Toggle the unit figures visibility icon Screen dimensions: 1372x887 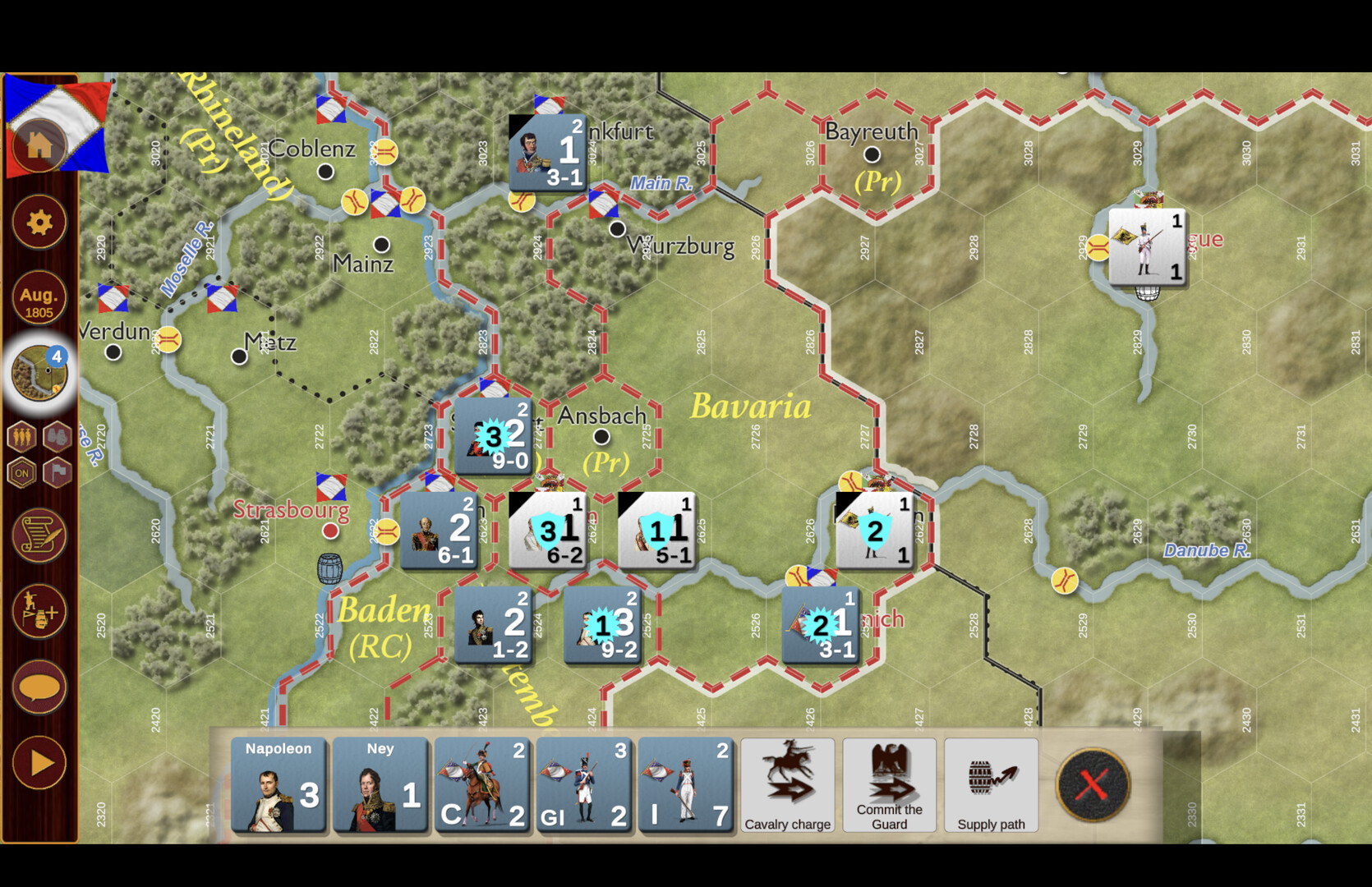coord(22,436)
